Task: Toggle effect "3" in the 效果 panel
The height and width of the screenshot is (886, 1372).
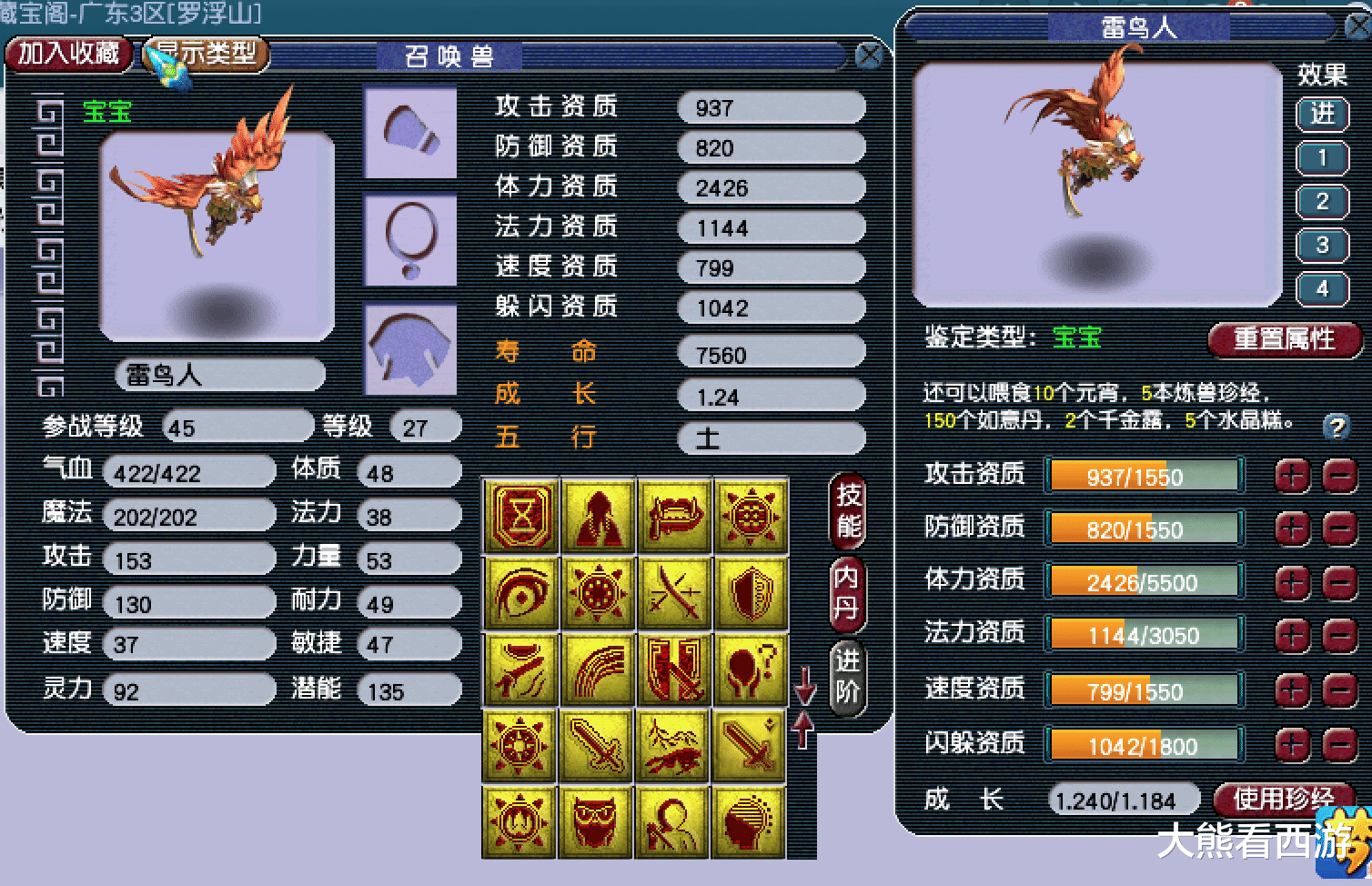Action: 1323,244
